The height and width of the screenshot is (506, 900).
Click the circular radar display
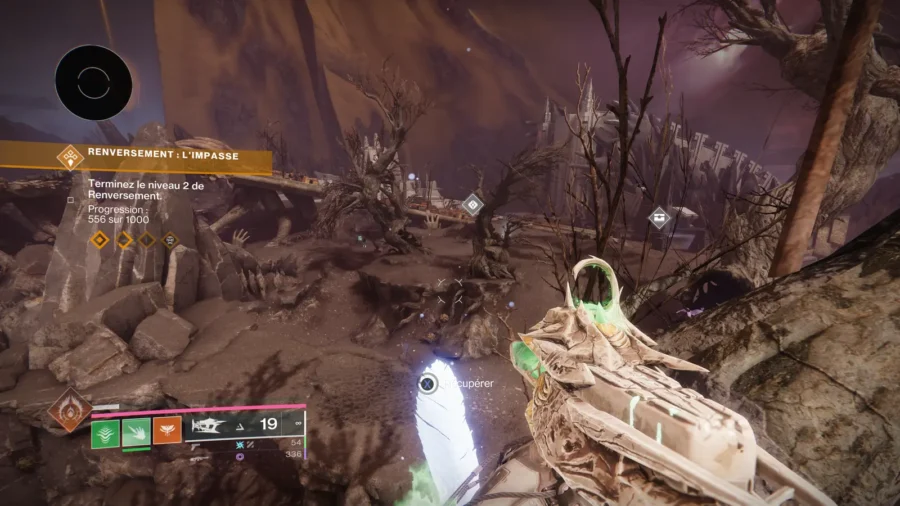pyautogui.click(x=93, y=83)
